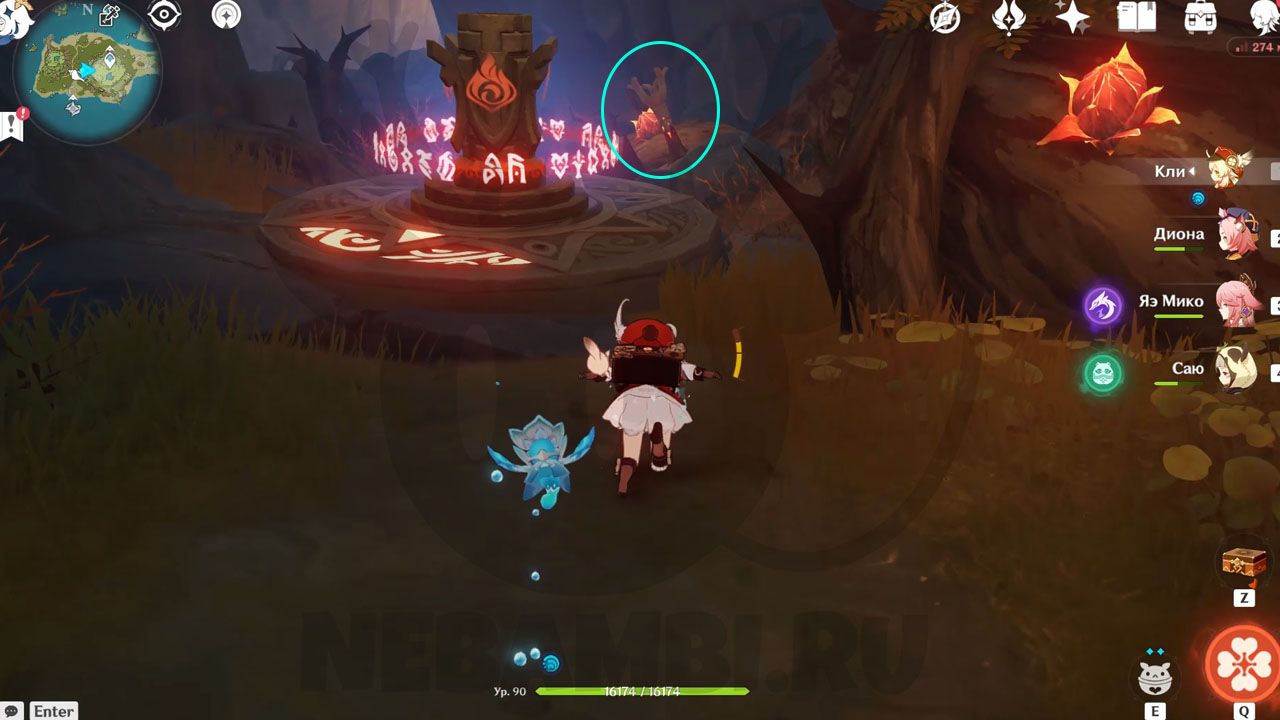This screenshot has height=720, width=1280.
Task: Activate the eye-shaped elemental sight icon
Action: (164, 15)
